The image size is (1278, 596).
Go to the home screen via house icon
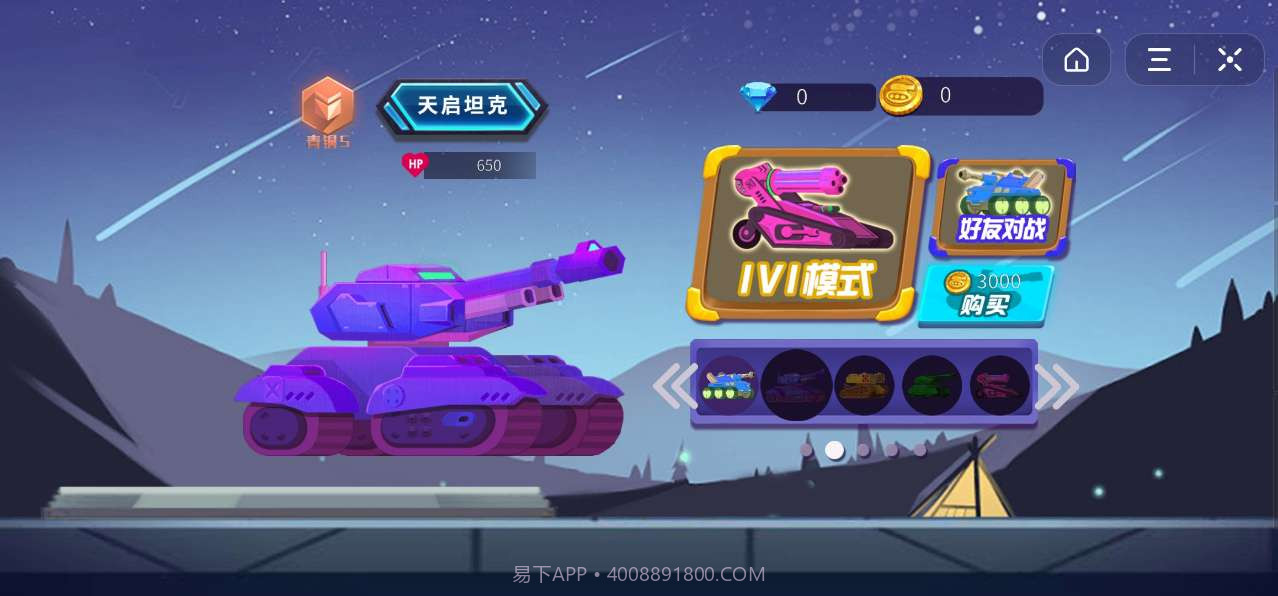(x=1076, y=60)
